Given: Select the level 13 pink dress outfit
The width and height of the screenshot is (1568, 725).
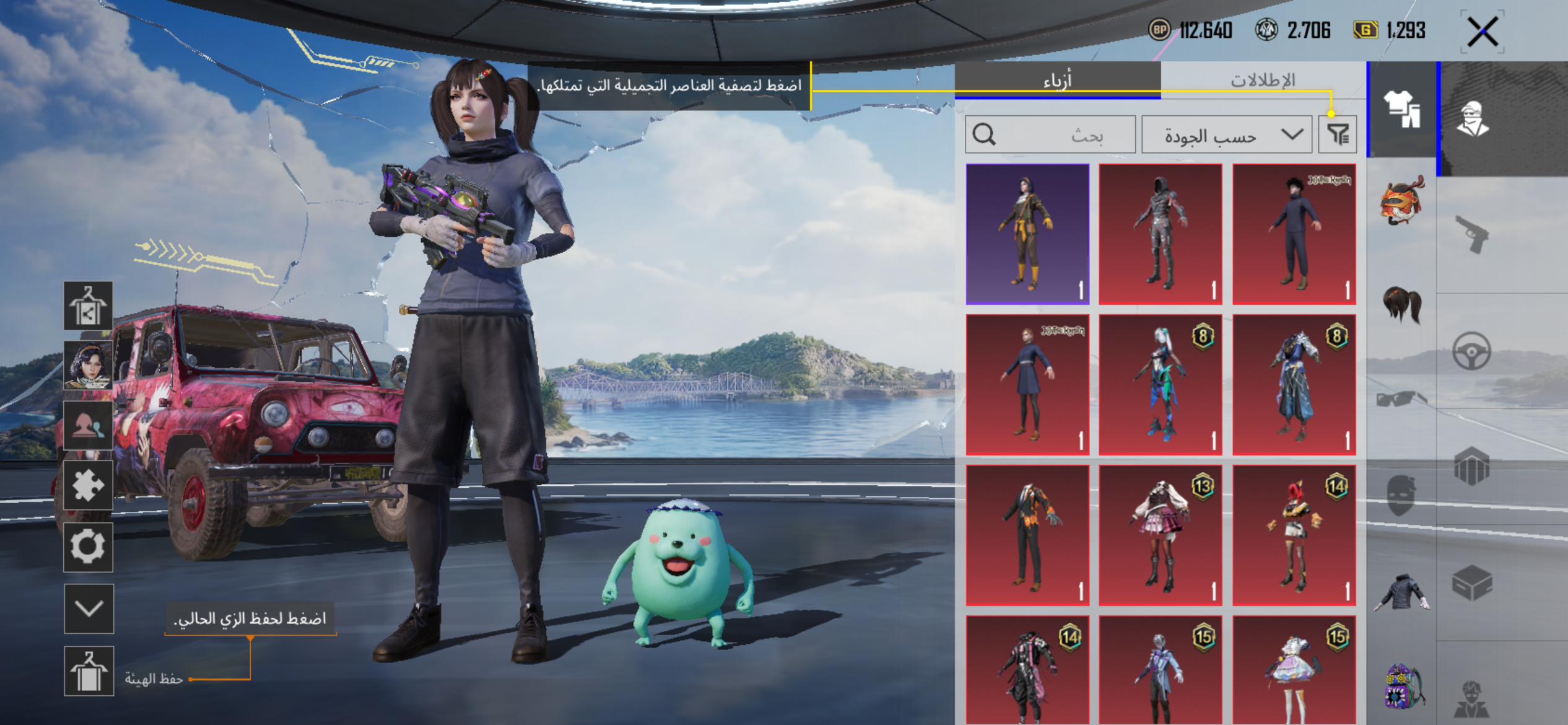Looking at the screenshot, I should point(1161,535).
